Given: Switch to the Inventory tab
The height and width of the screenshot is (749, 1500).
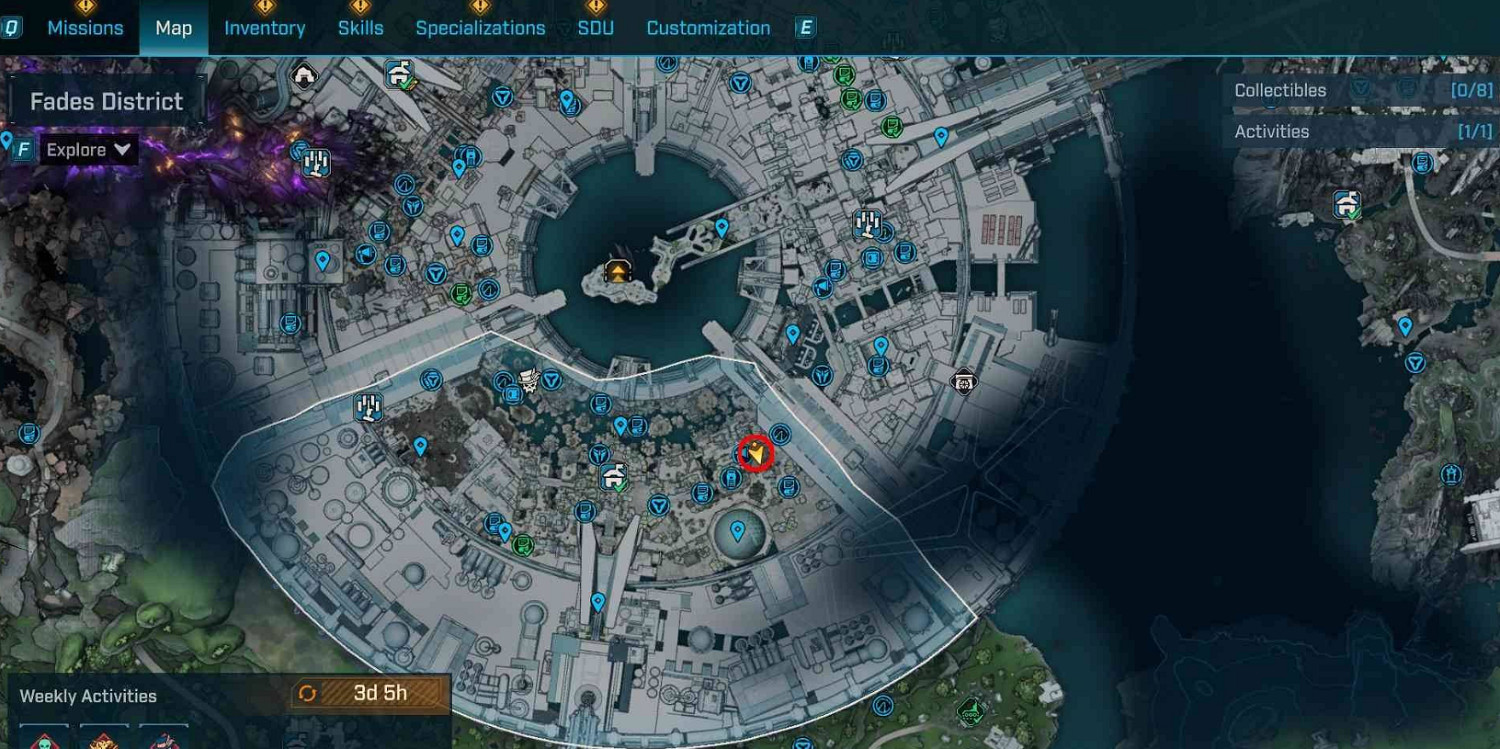Looking at the screenshot, I should click(x=265, y=27).
